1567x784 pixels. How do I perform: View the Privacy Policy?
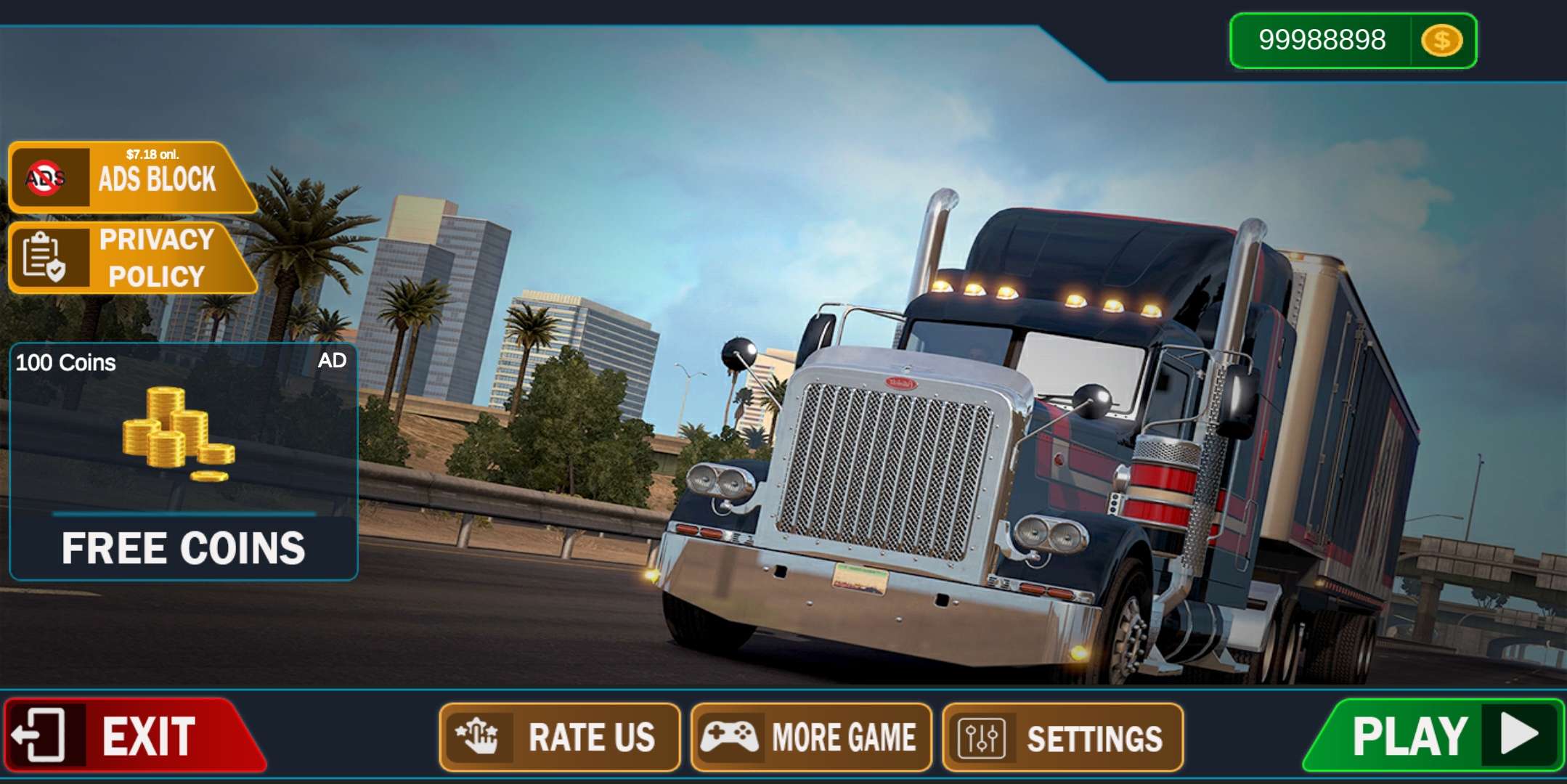point(131,258)
